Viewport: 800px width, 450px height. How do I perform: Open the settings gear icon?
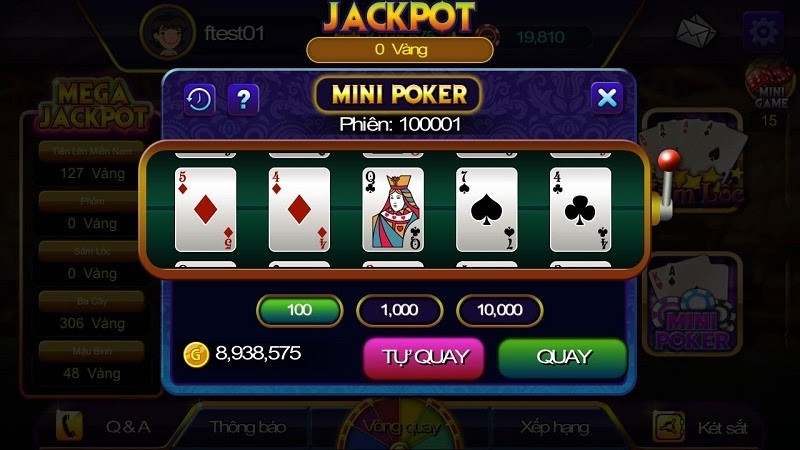click(x=763, y=32)
